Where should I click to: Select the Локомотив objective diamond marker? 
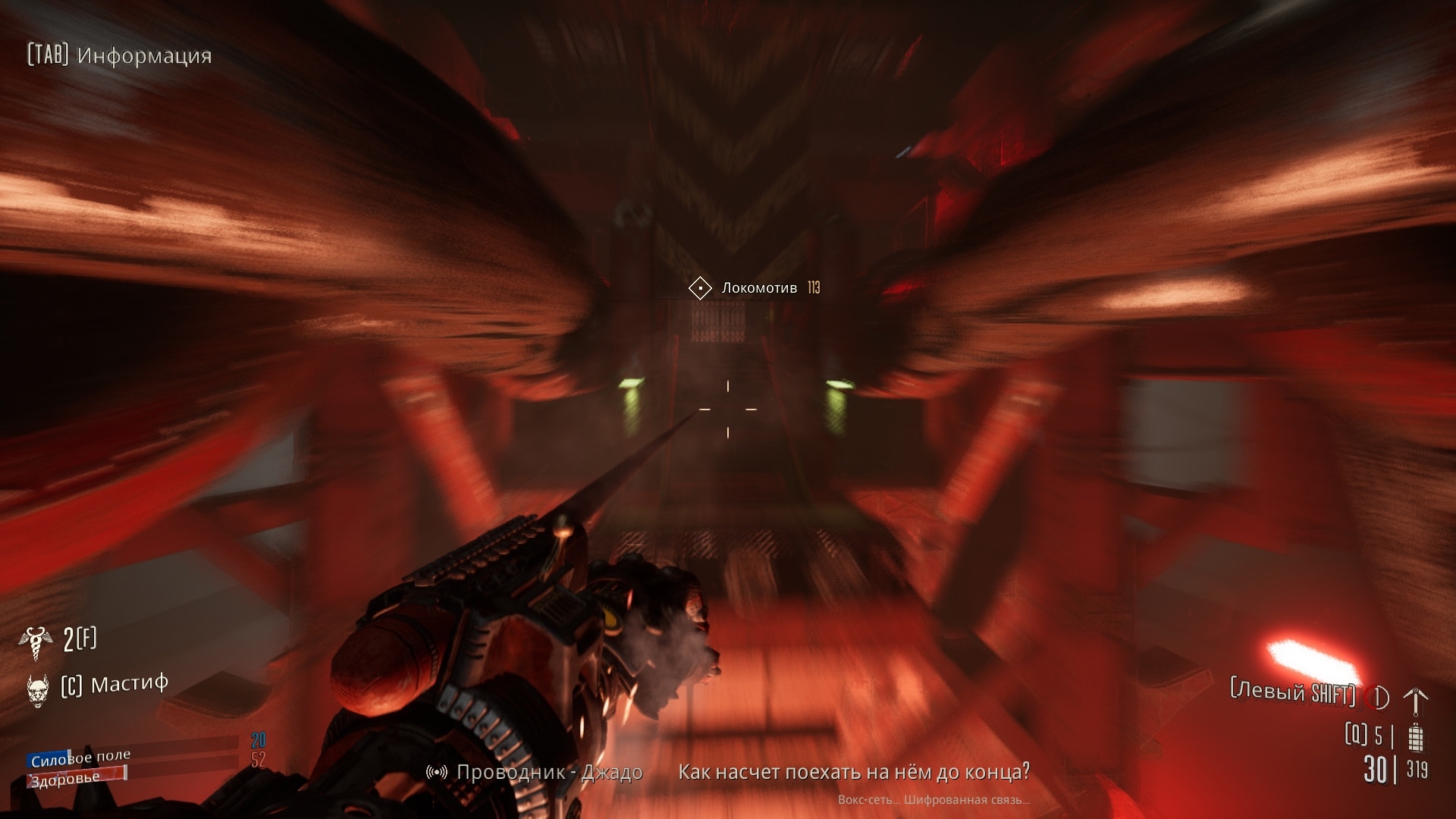pos(699,288)
